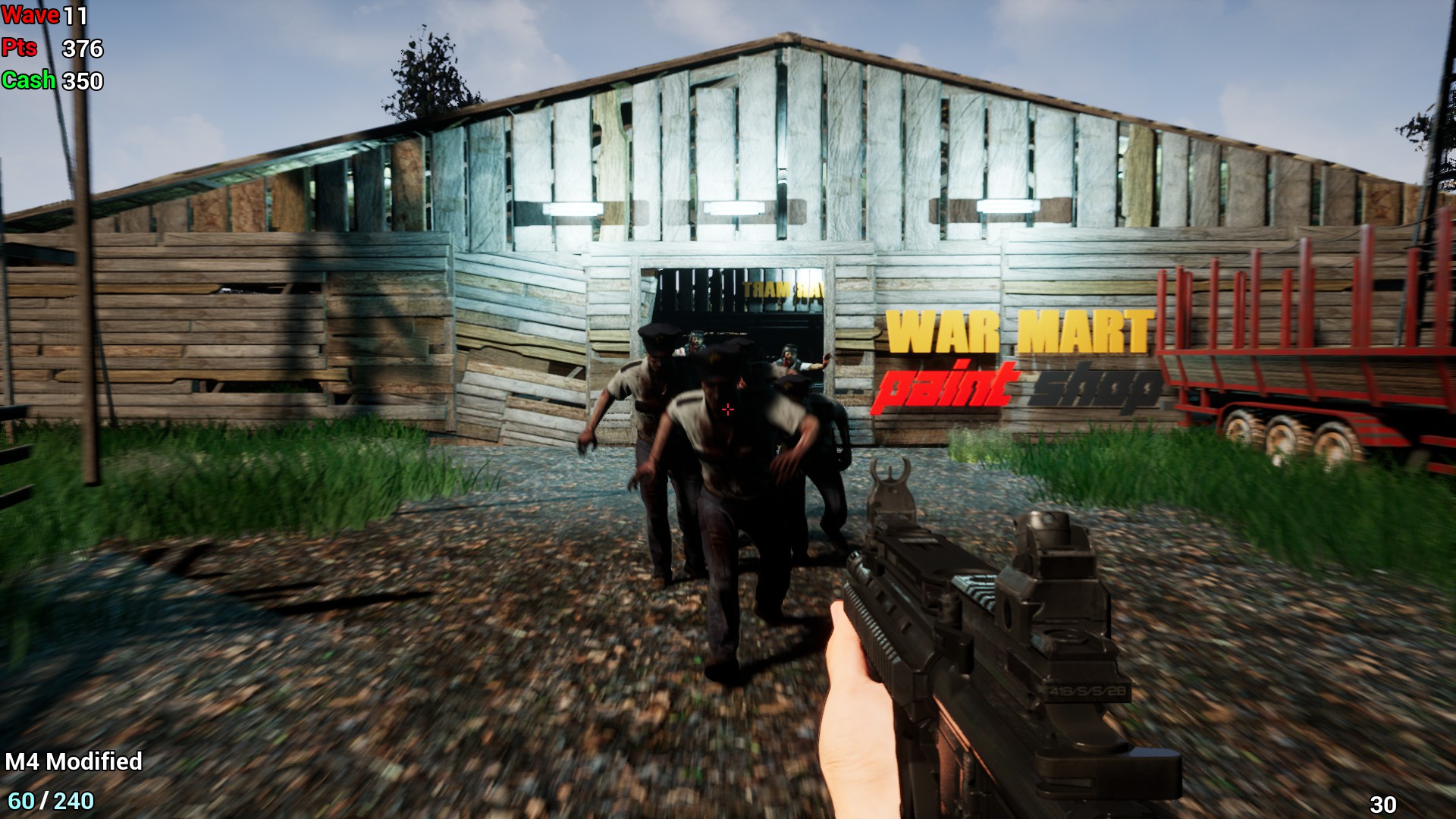Image resolution: width=1456 pixels, height=819 pixels.
Task: Select the red crosshair at screen center
Action: 727,409
